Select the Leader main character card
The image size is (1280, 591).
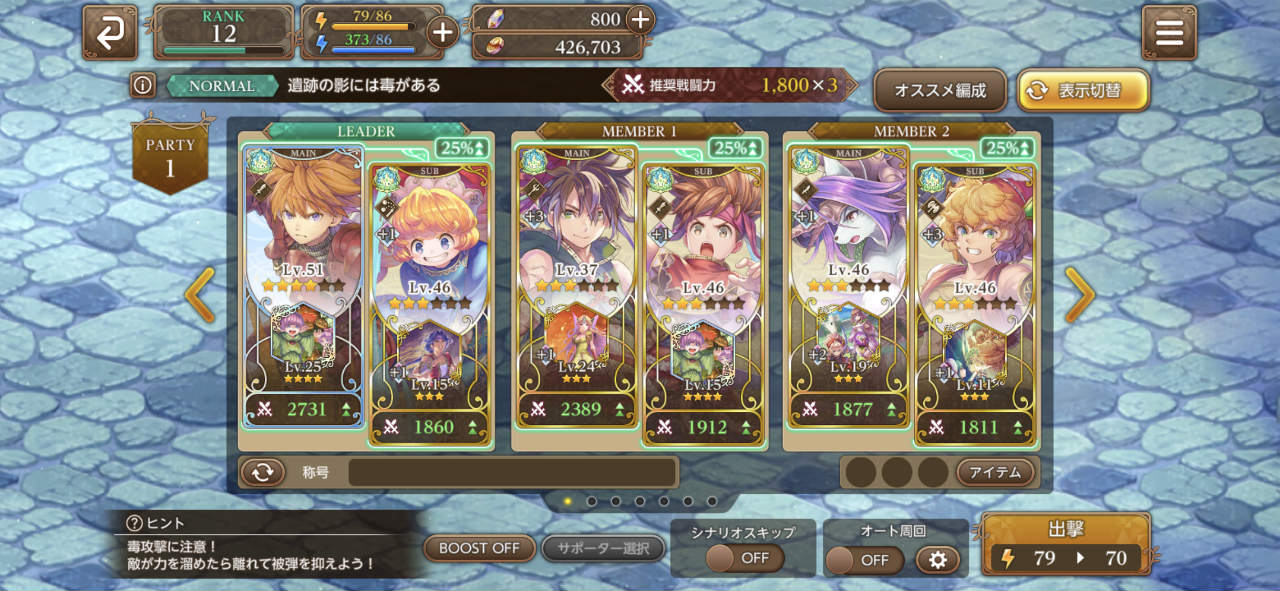click(303, 270)
